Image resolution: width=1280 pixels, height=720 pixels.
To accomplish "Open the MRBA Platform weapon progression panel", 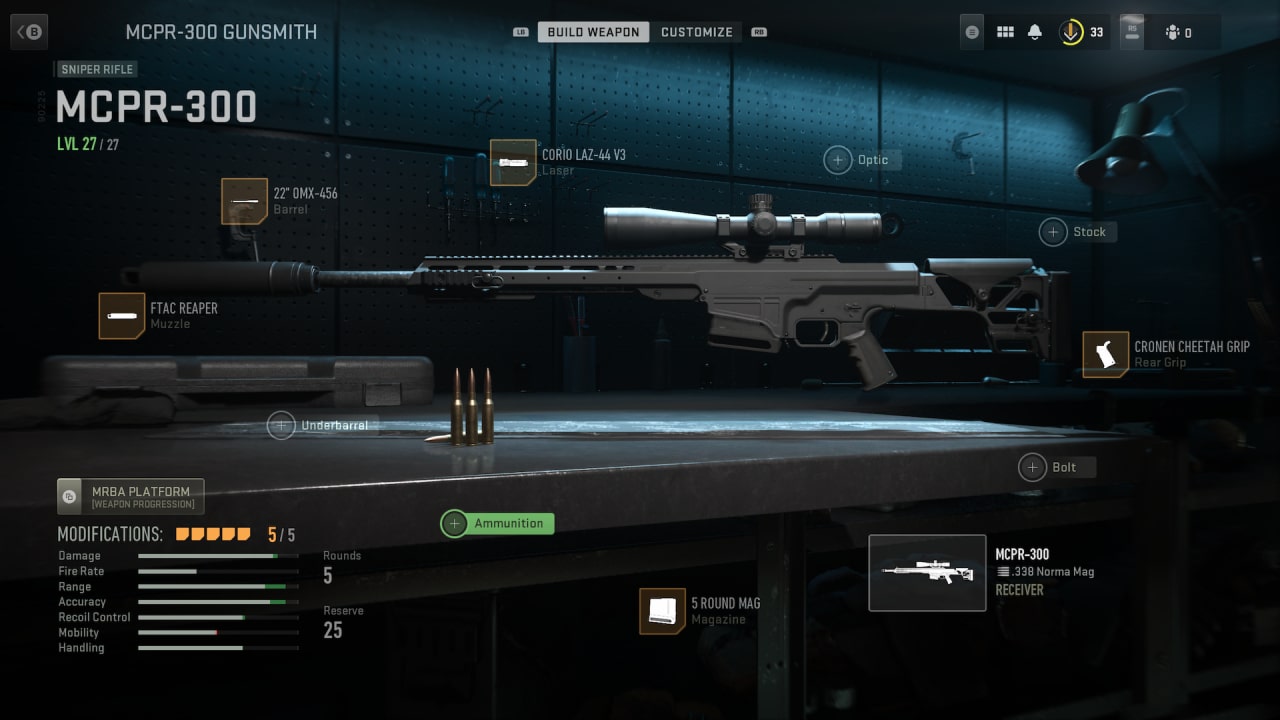I will coord(129,496).
